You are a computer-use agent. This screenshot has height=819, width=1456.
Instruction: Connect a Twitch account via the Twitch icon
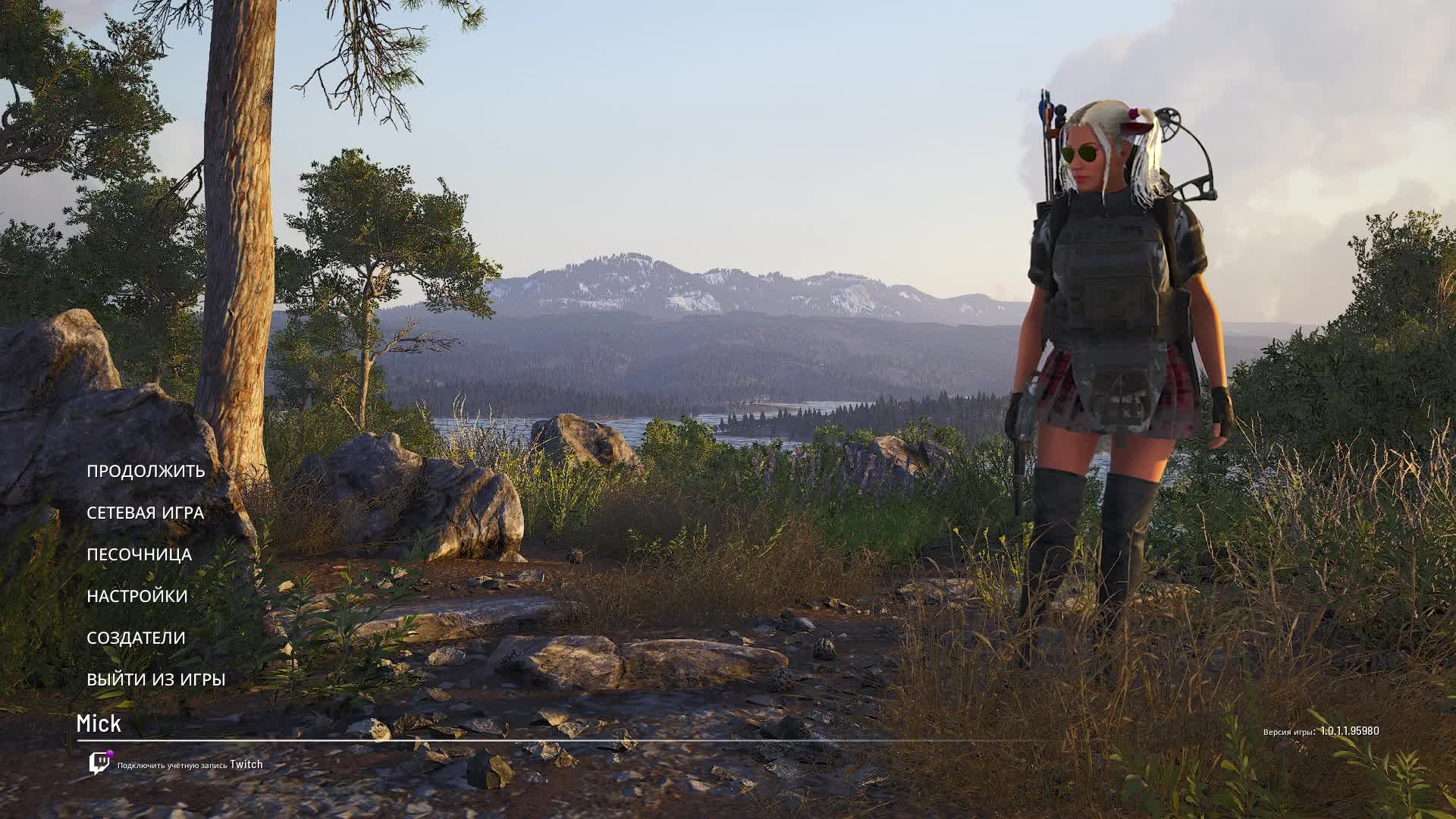tap(99, 764)
